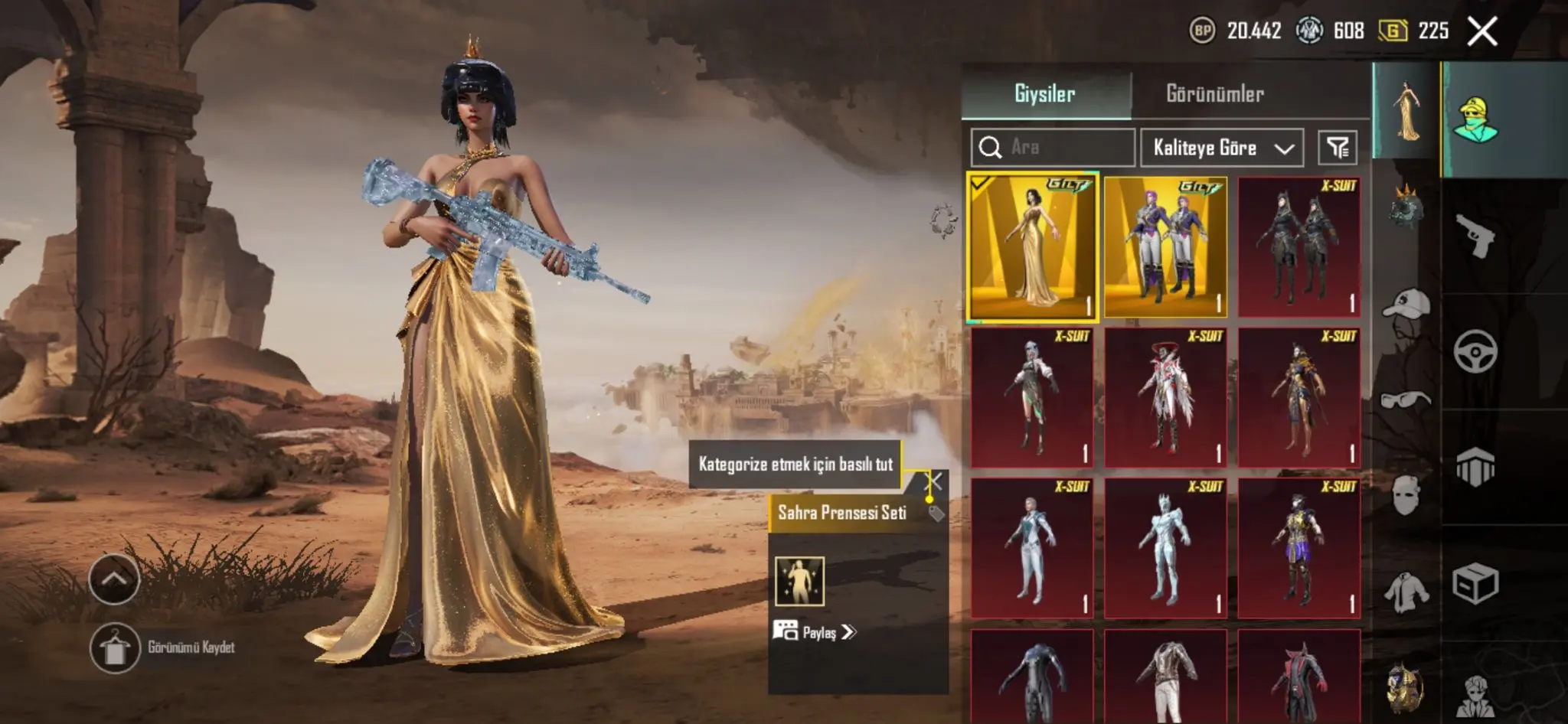Choose the purple-haired duo Gilt outfit
The width and height of the screenshot is (1568, 724).
point(1165,246)
